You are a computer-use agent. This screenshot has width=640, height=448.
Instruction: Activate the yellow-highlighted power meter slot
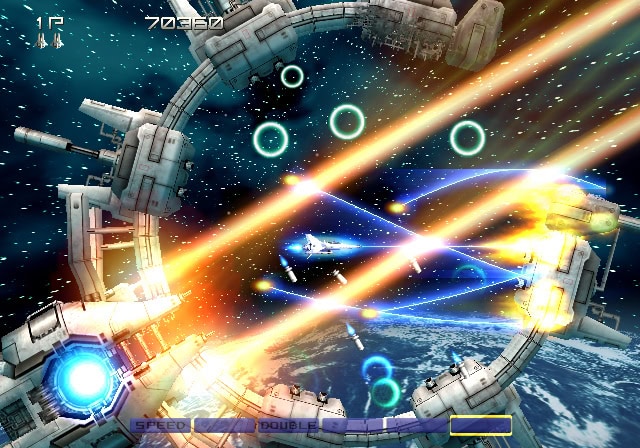tap(480, 425)
